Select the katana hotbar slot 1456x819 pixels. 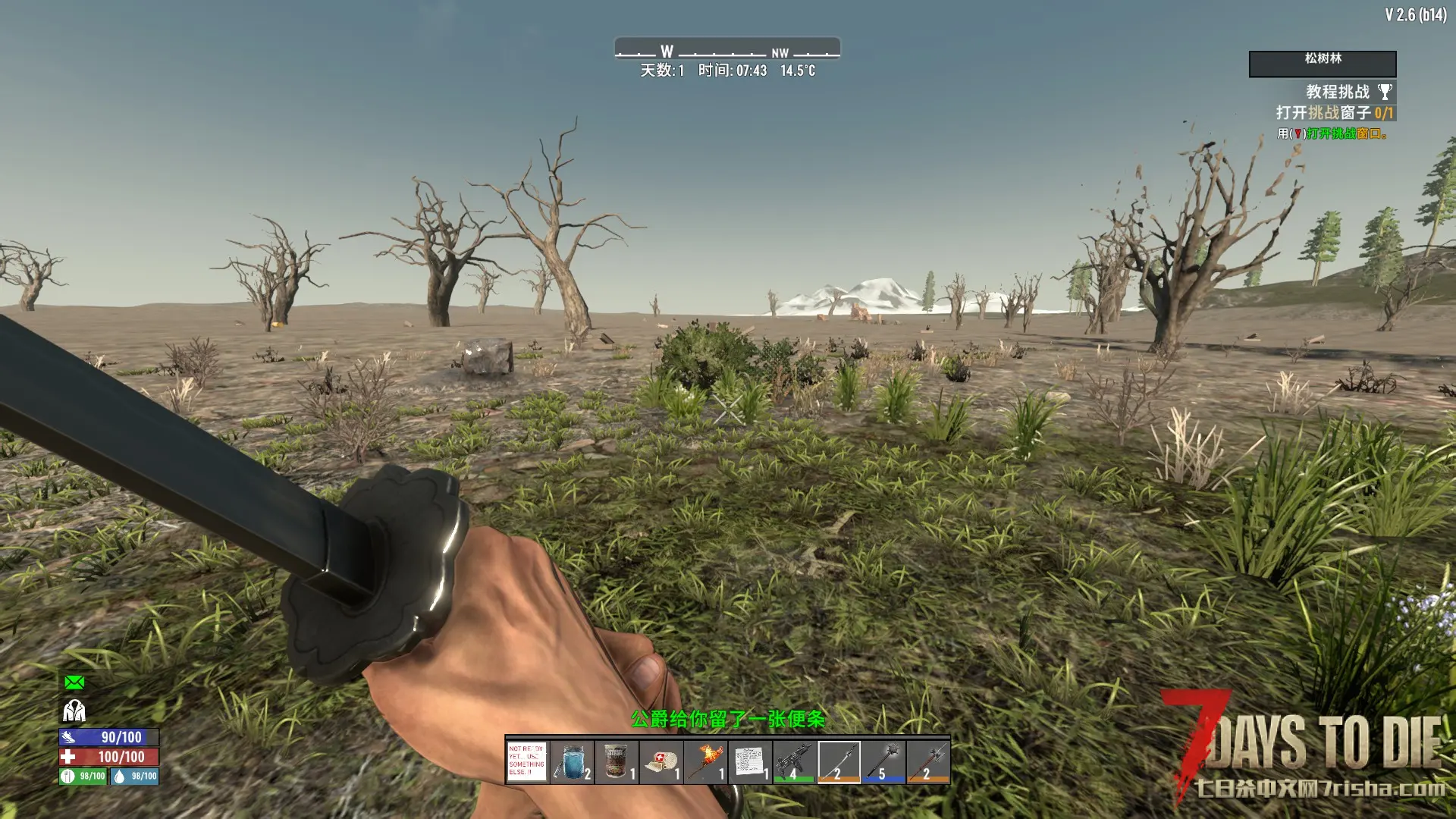tap(839, 761)
